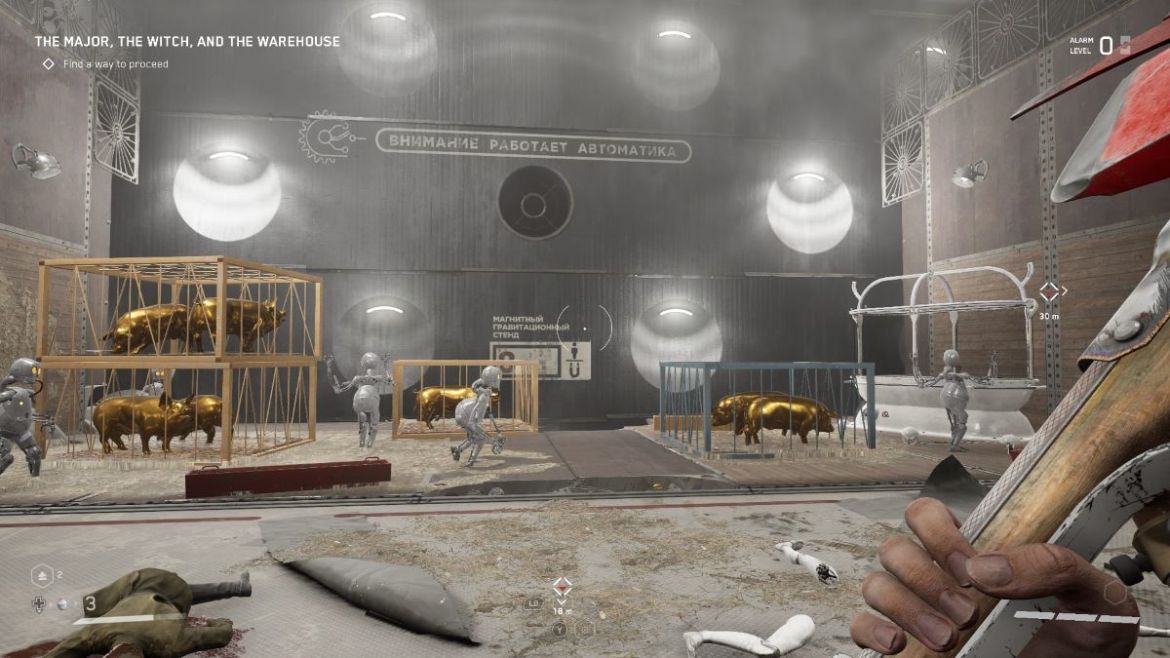Image resolution: width=1170 pixels, height=658 pixels.
Task: Select the alarm level indicator icon
Action: 1125,45
